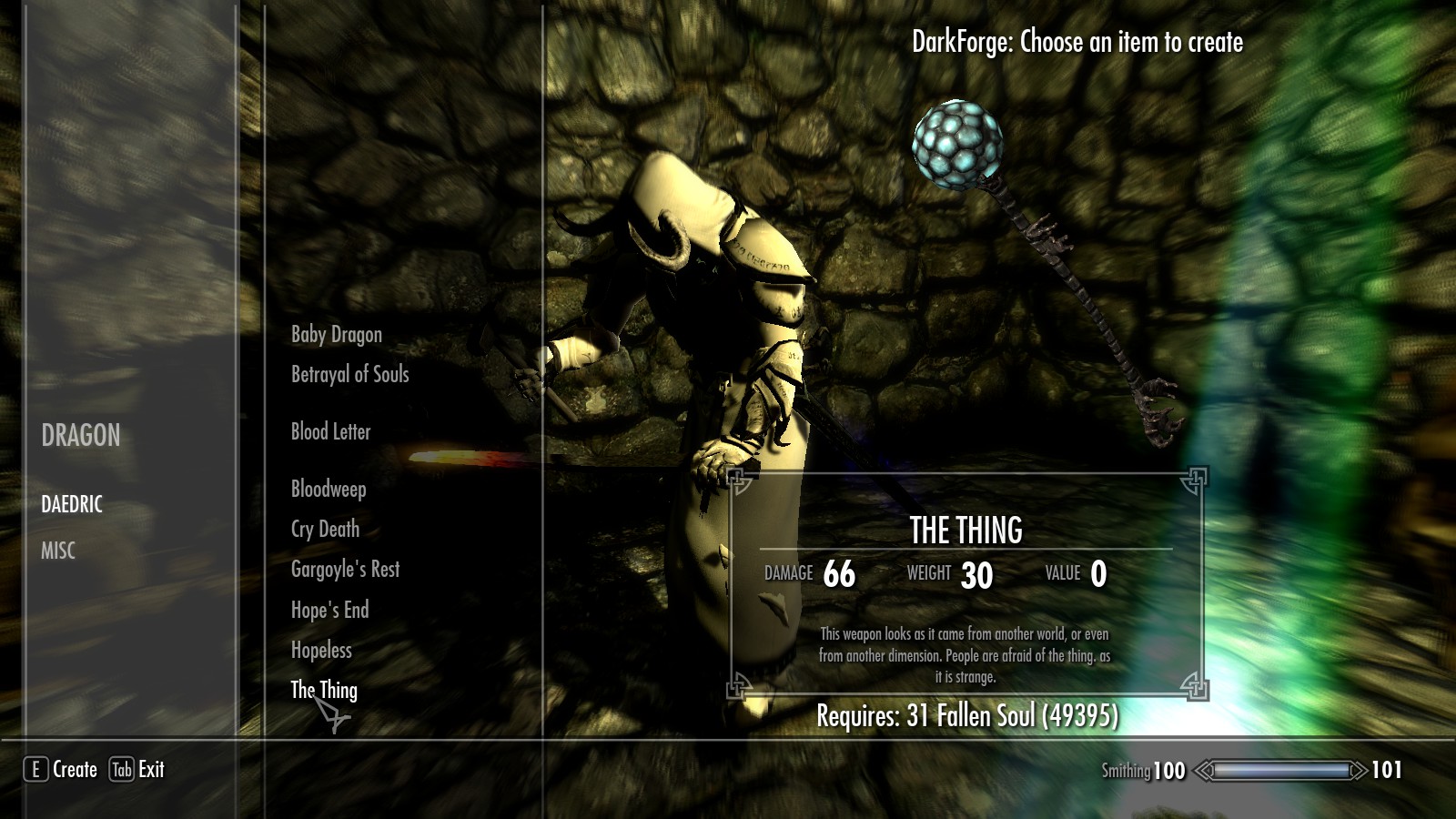Pick the Hopeless item entry
1456x819 pixels.
pyautogui.click(x=321, y=651)
